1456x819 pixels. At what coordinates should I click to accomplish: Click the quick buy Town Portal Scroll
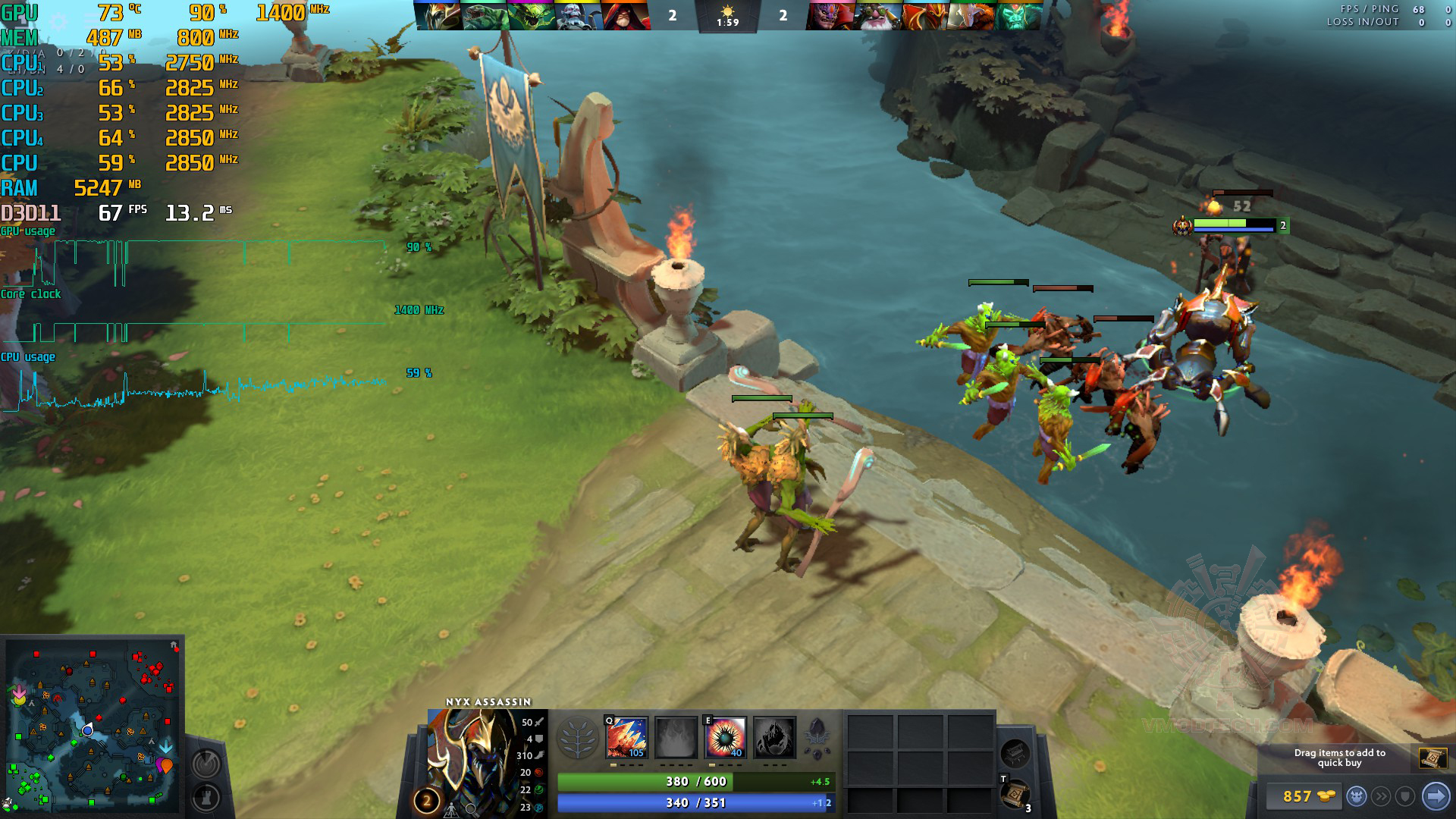(1432, 758)
